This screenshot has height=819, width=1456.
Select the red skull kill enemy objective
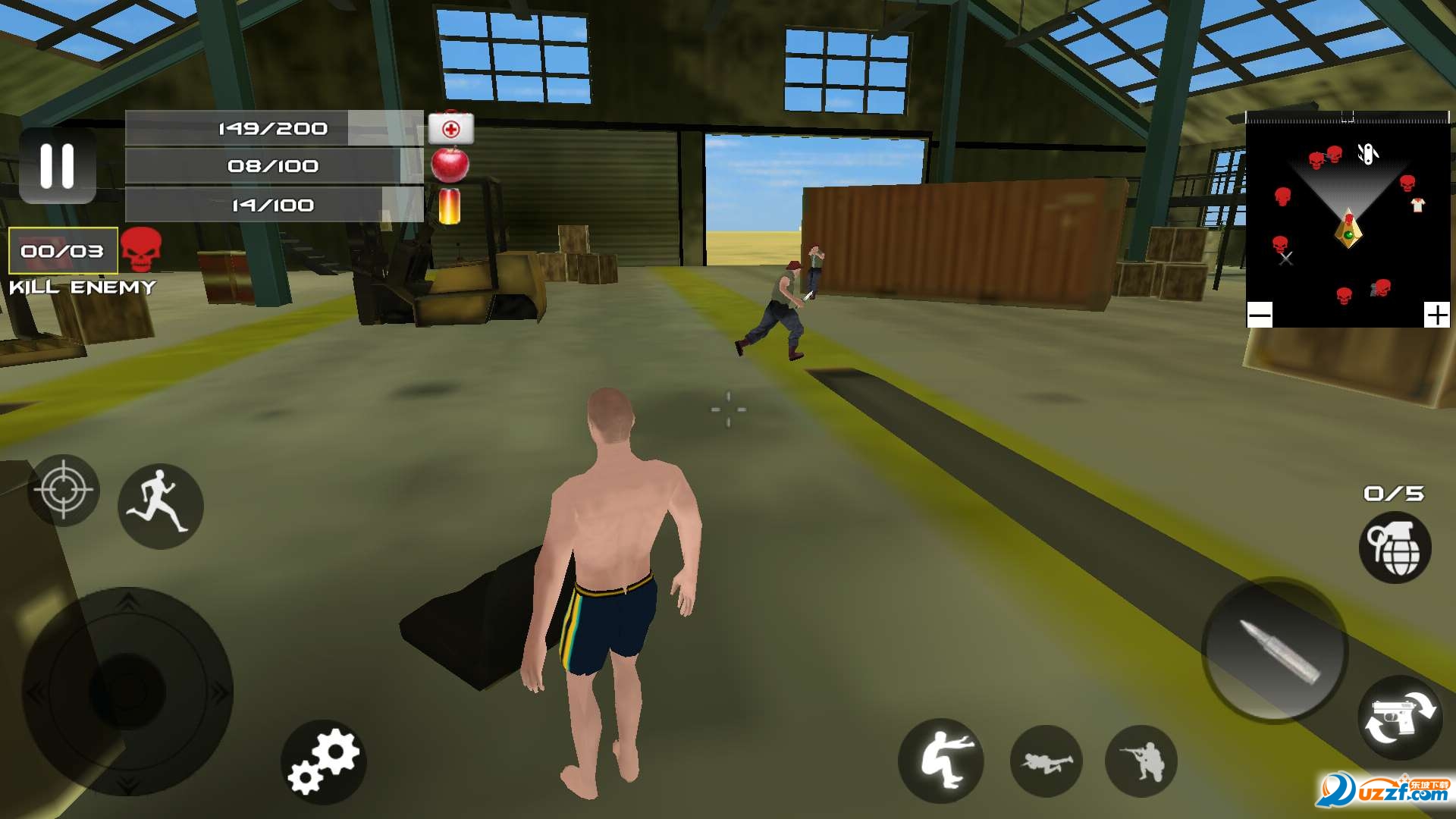click(x=141, y=249)
